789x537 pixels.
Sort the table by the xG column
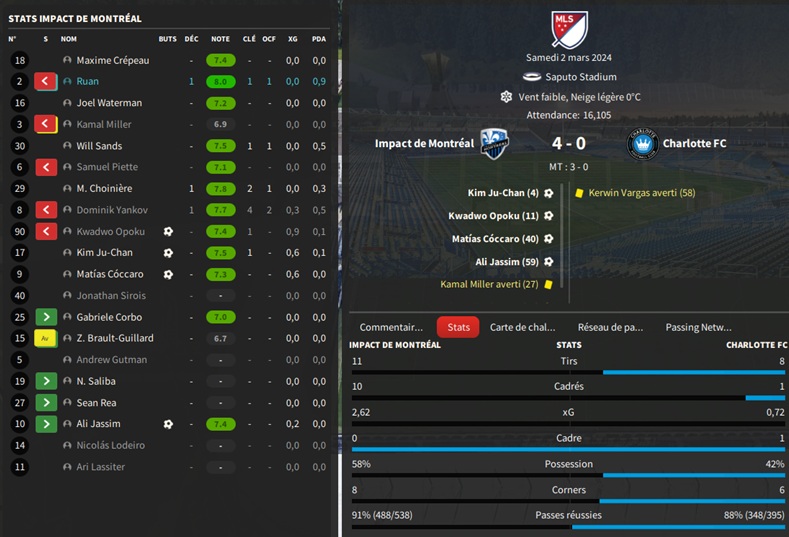click(x=293, y=39)
